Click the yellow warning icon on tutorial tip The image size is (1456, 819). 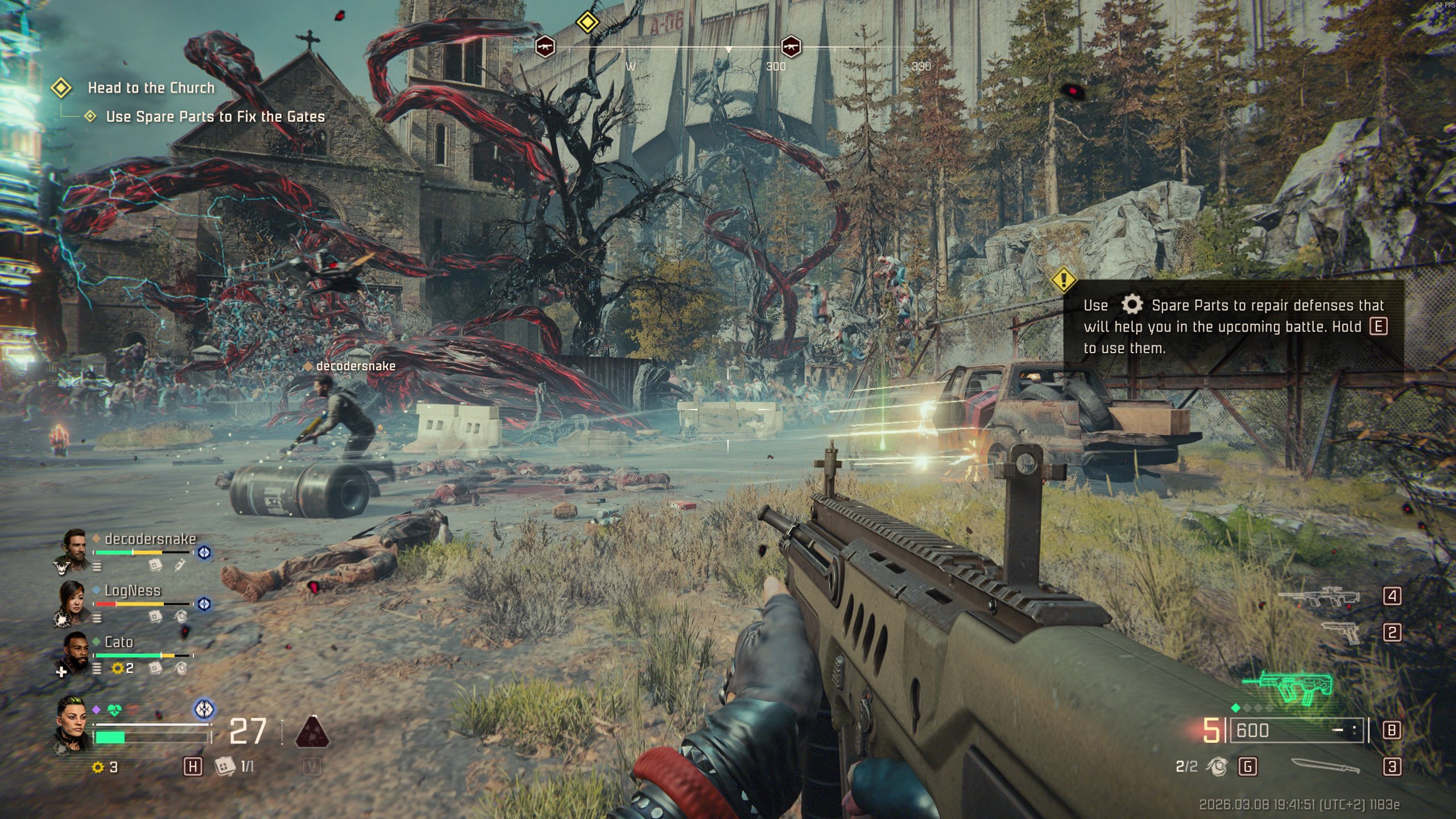pos(1063,280)
